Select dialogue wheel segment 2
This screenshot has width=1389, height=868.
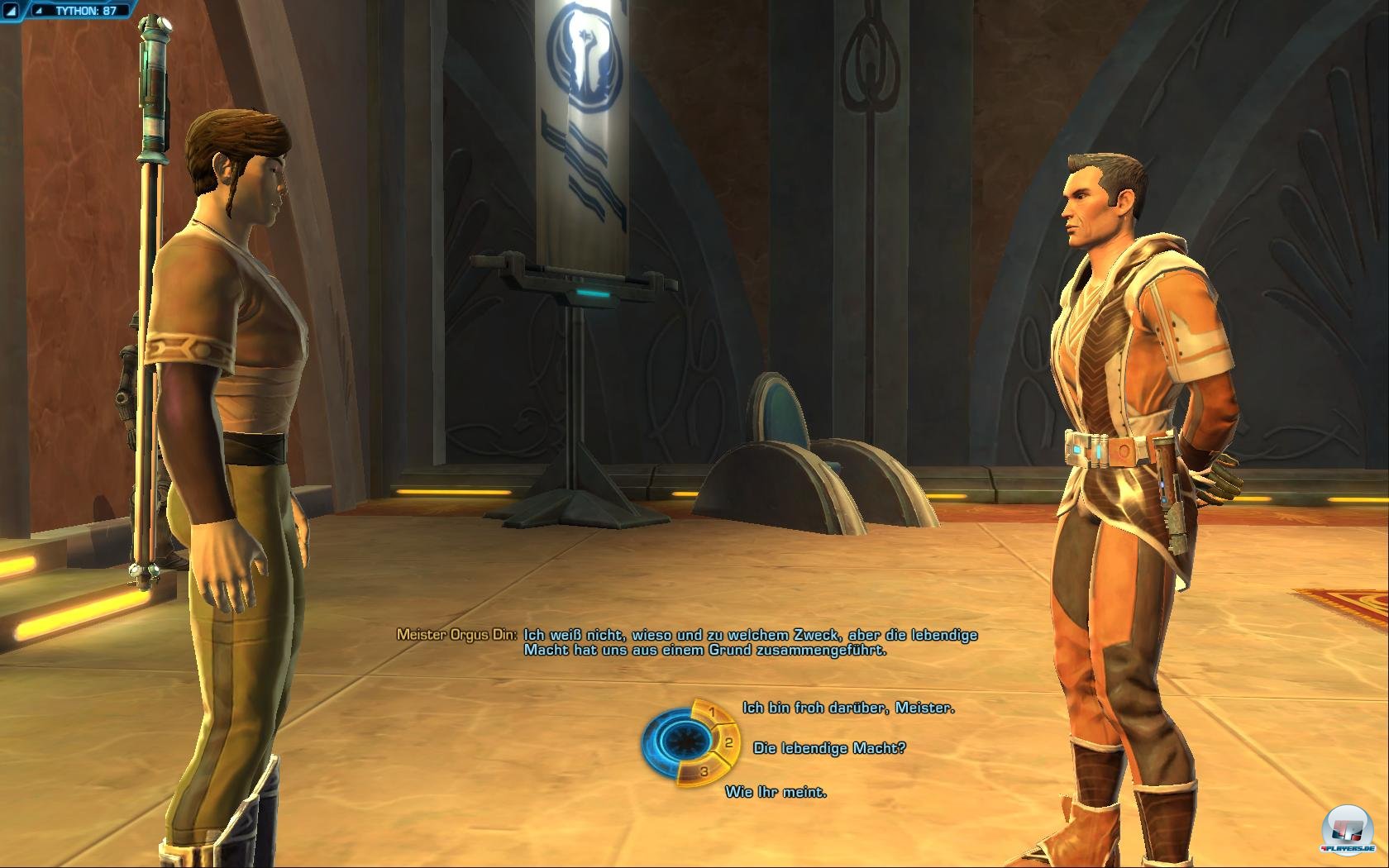click(x=727, y=742)
